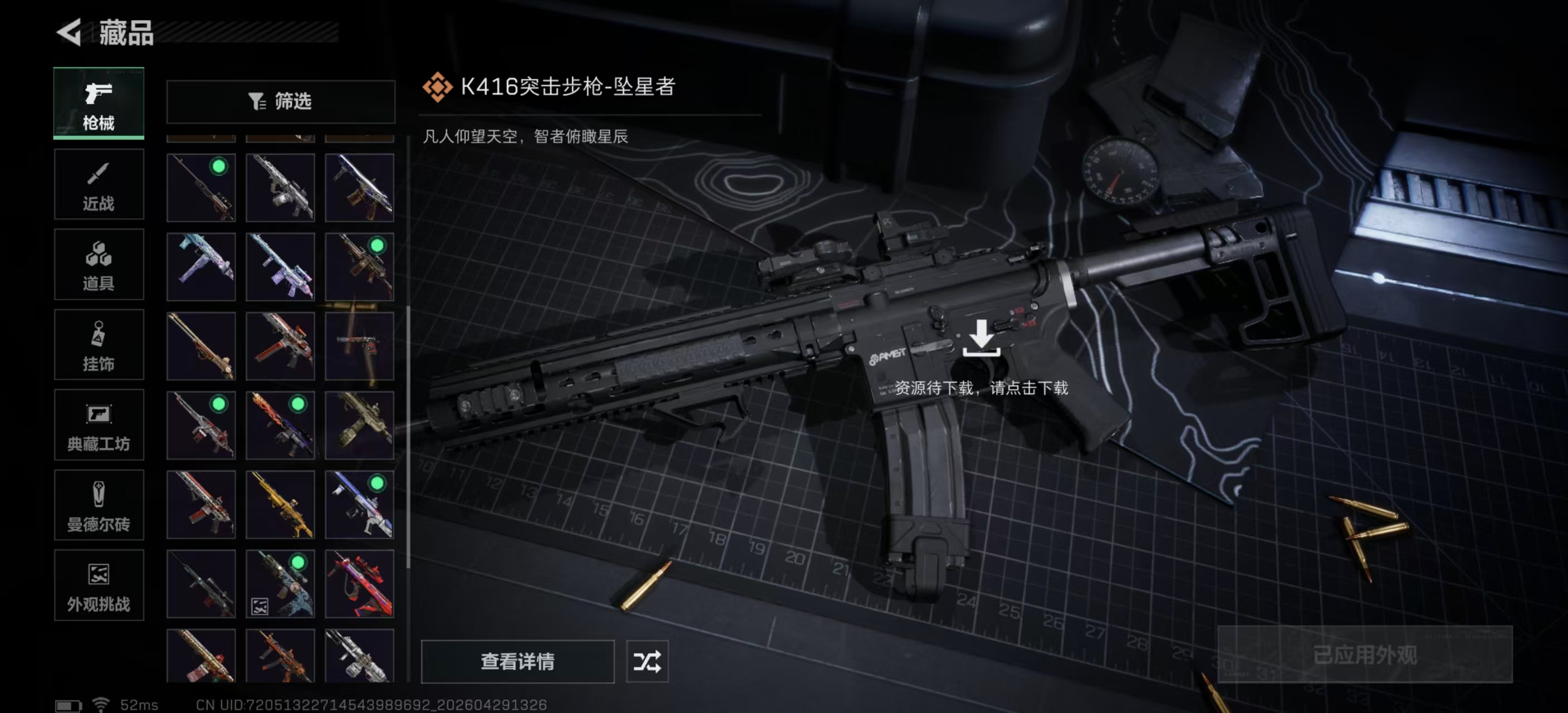Choose the blue and white rifle skin thumbnail
This screenshot has height=713, width=1568.
pyautogui.click(x=359, y=505)
